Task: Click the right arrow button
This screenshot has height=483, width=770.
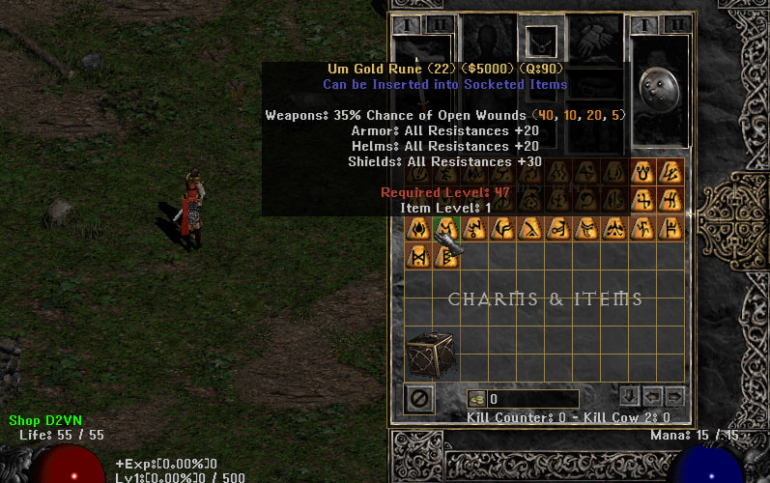Action: [675, 395]
